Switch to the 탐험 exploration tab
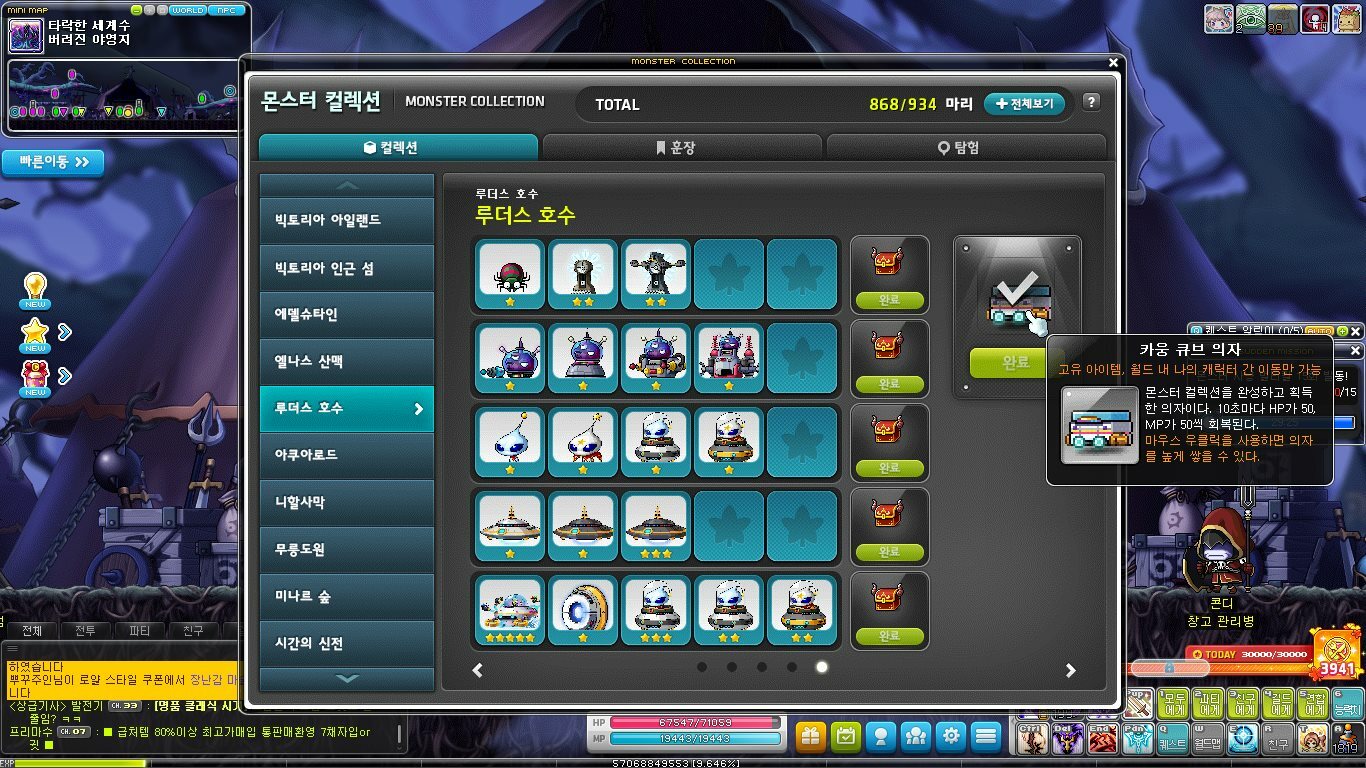Image resolution: width=1366 pixels, height=768 pixels. coord(966,148)
